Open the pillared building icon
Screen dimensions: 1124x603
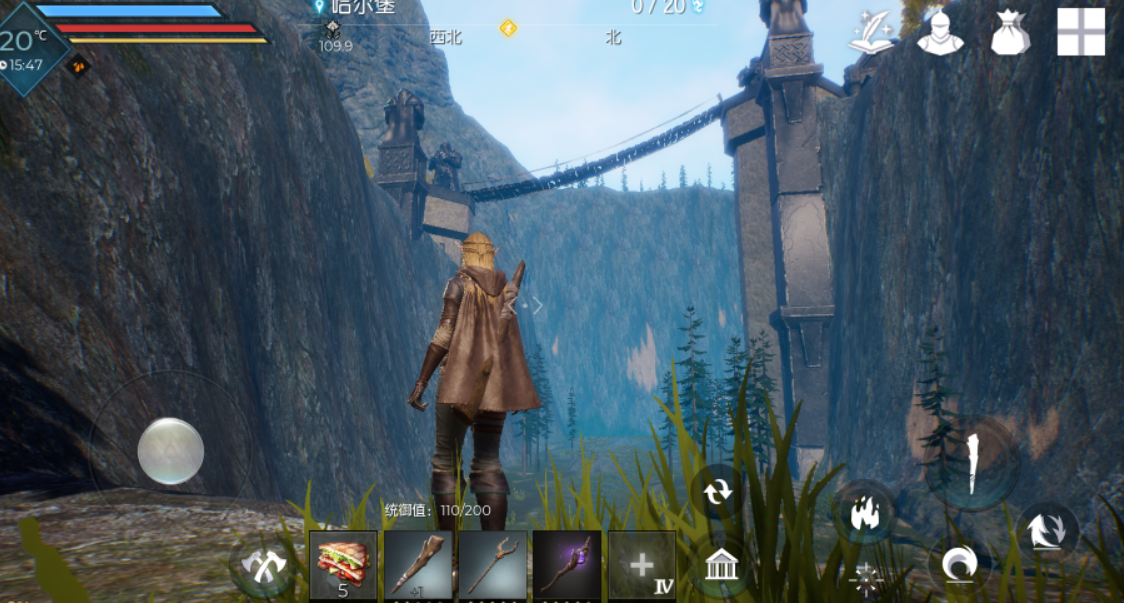coord(720,566)
